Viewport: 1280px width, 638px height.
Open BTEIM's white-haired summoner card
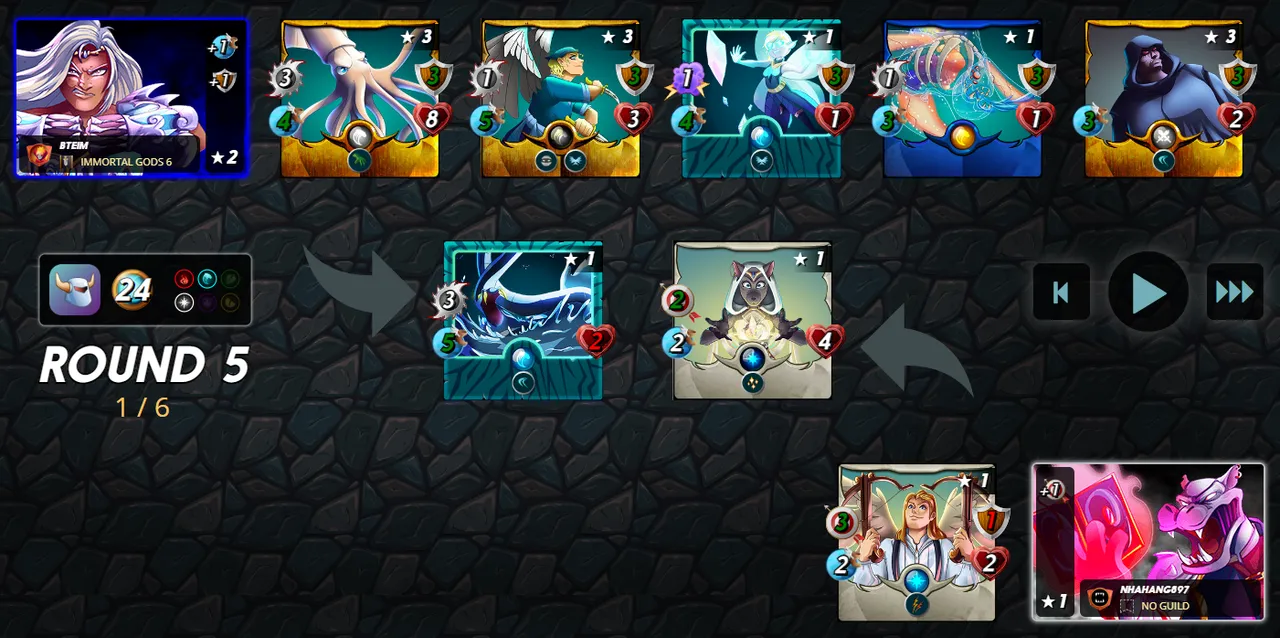131,98
